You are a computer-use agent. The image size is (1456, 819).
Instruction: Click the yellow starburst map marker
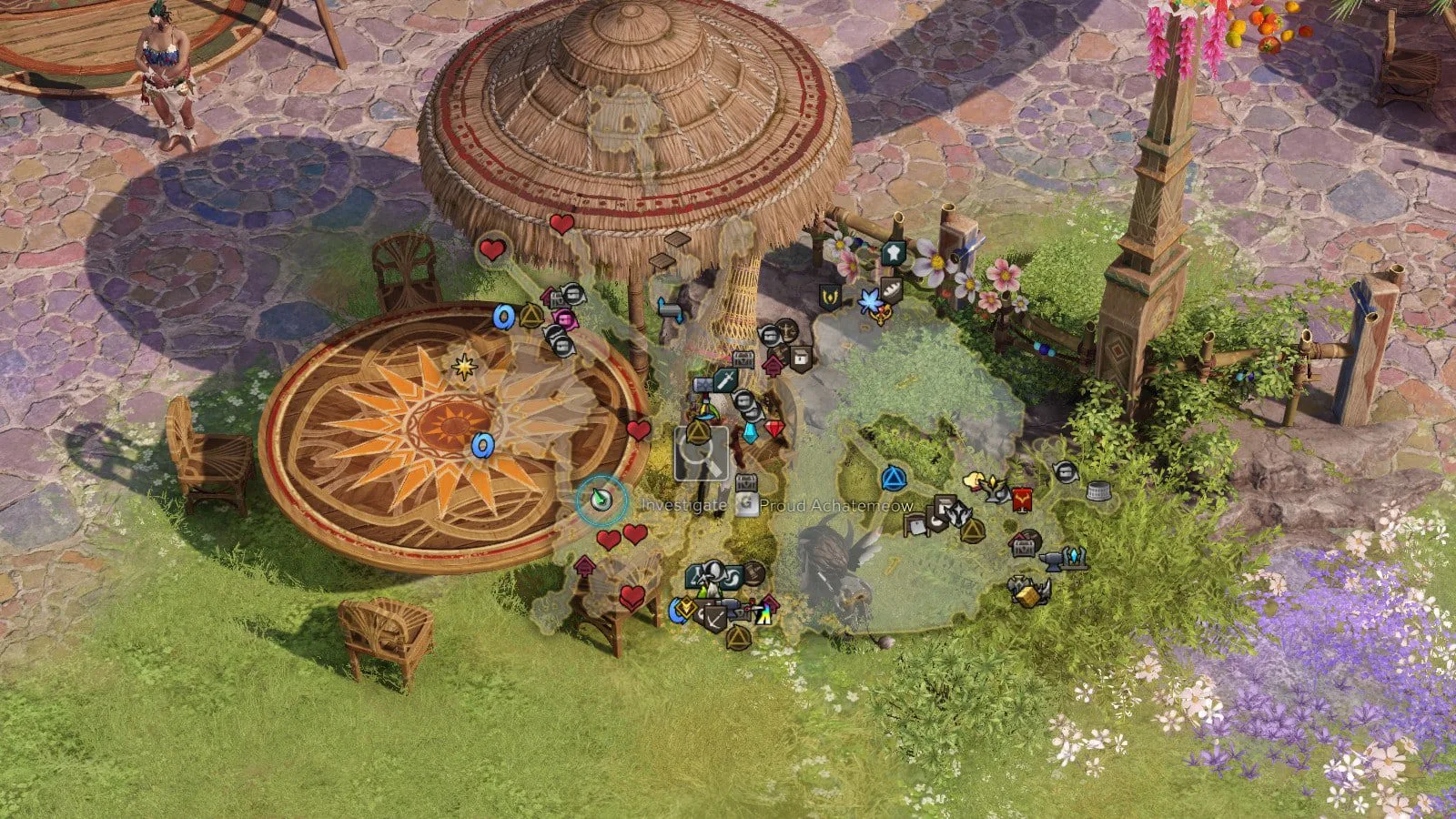[465, 367]
